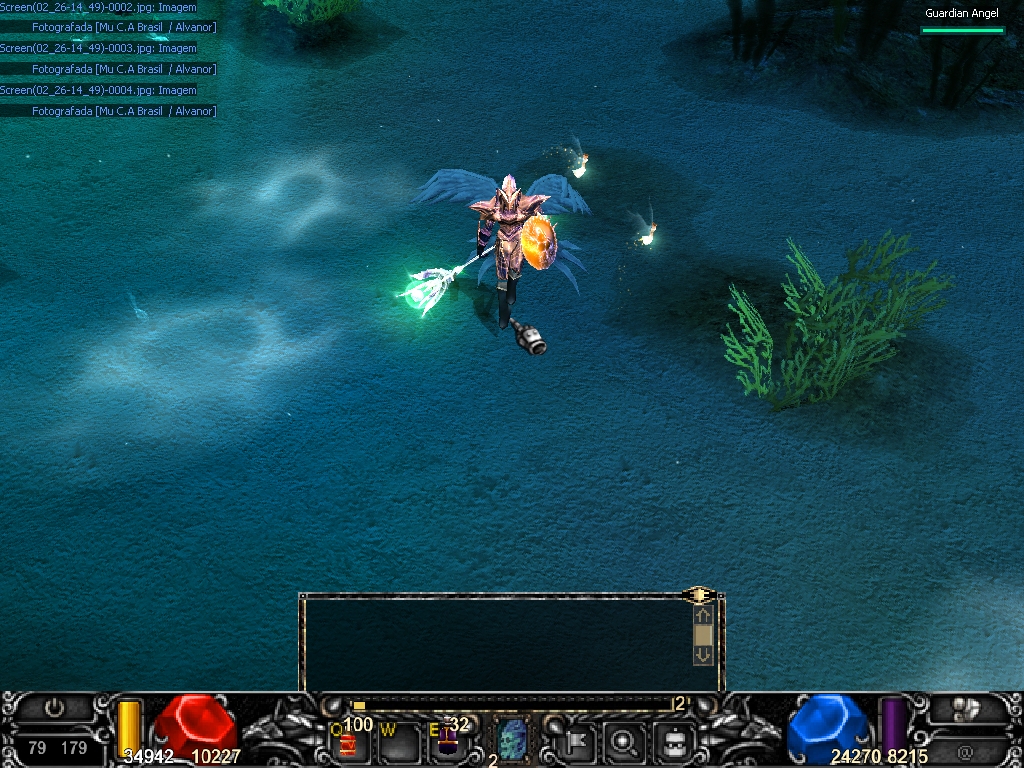Click the @ button in the HUD
Image resolution: width=1024 pixels, height=768 pixels.
tap(966, 750)
